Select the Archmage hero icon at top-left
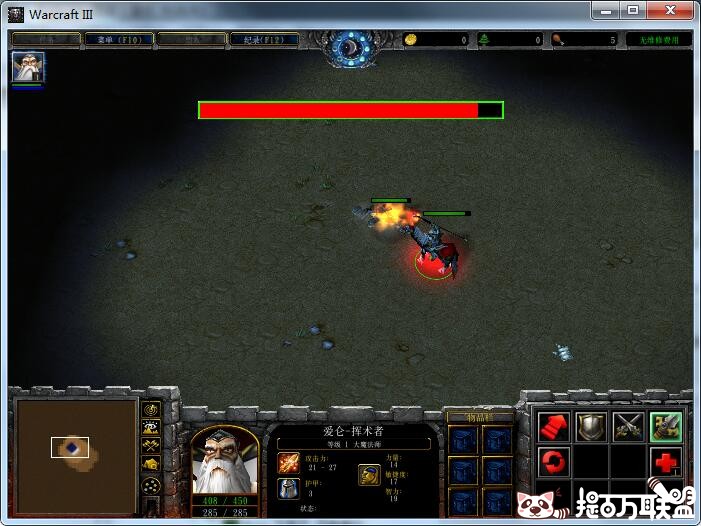 [27, 67]
